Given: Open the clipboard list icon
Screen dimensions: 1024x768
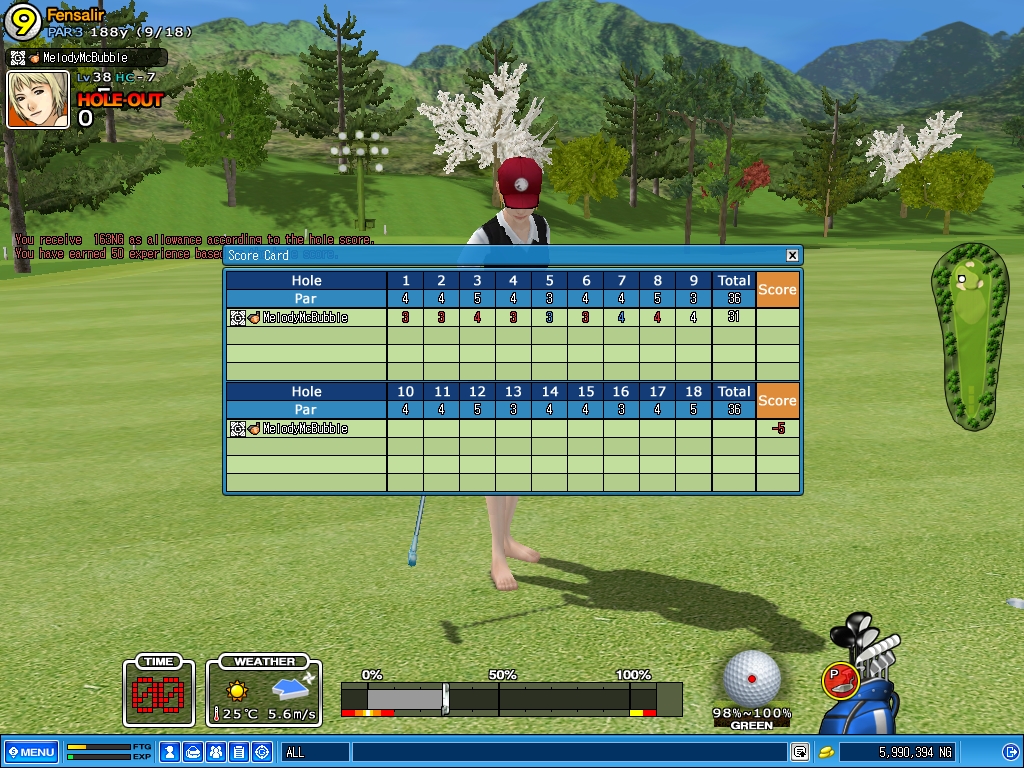Looking at the screenshot, I should pos(238,752).
